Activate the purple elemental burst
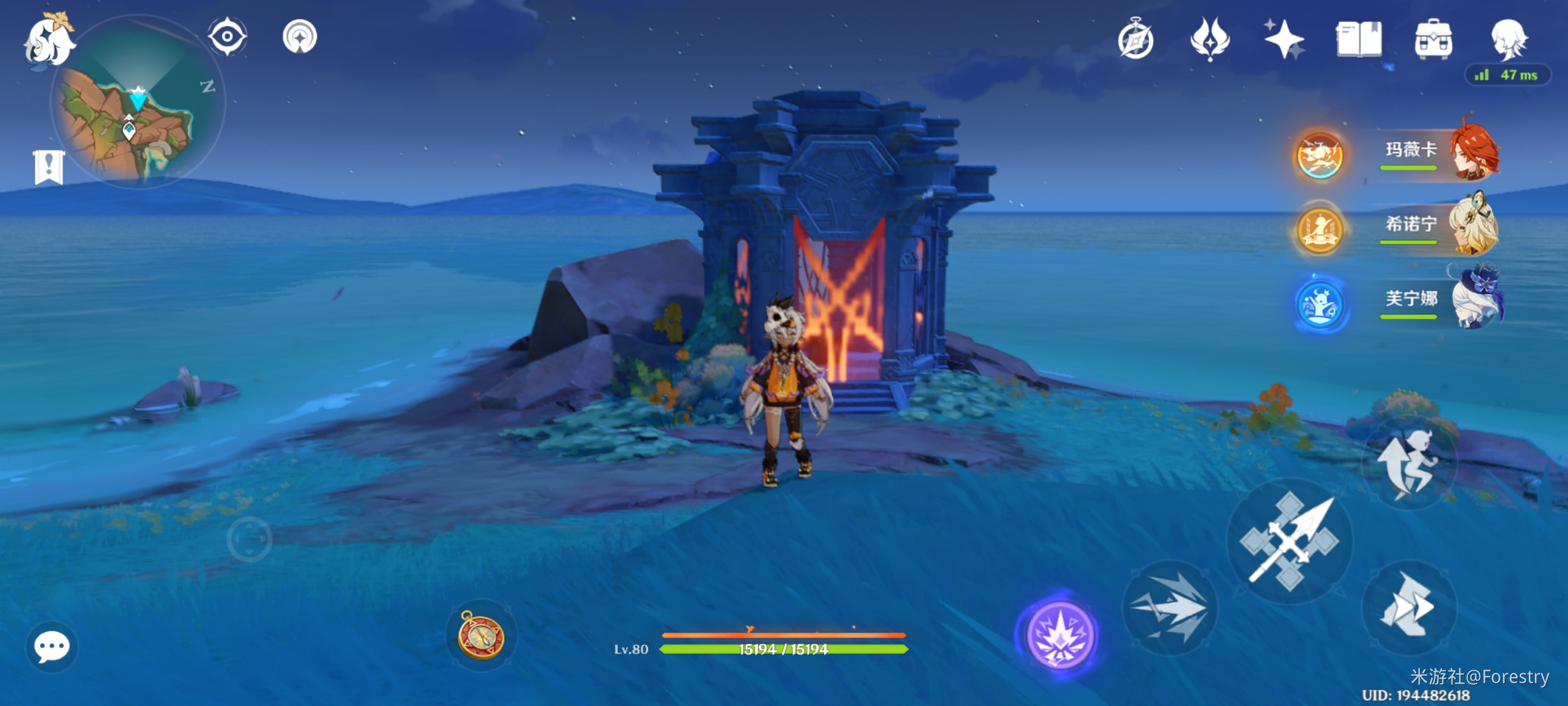This screenshot has height=706, width=1568. [x=1059, y=635]
